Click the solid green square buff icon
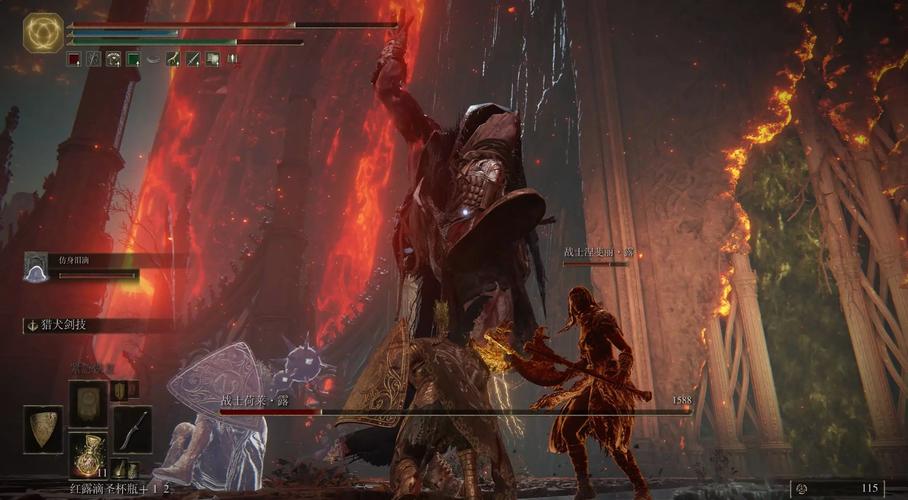This screenshot has height=500, width=908. click(133, 60)
